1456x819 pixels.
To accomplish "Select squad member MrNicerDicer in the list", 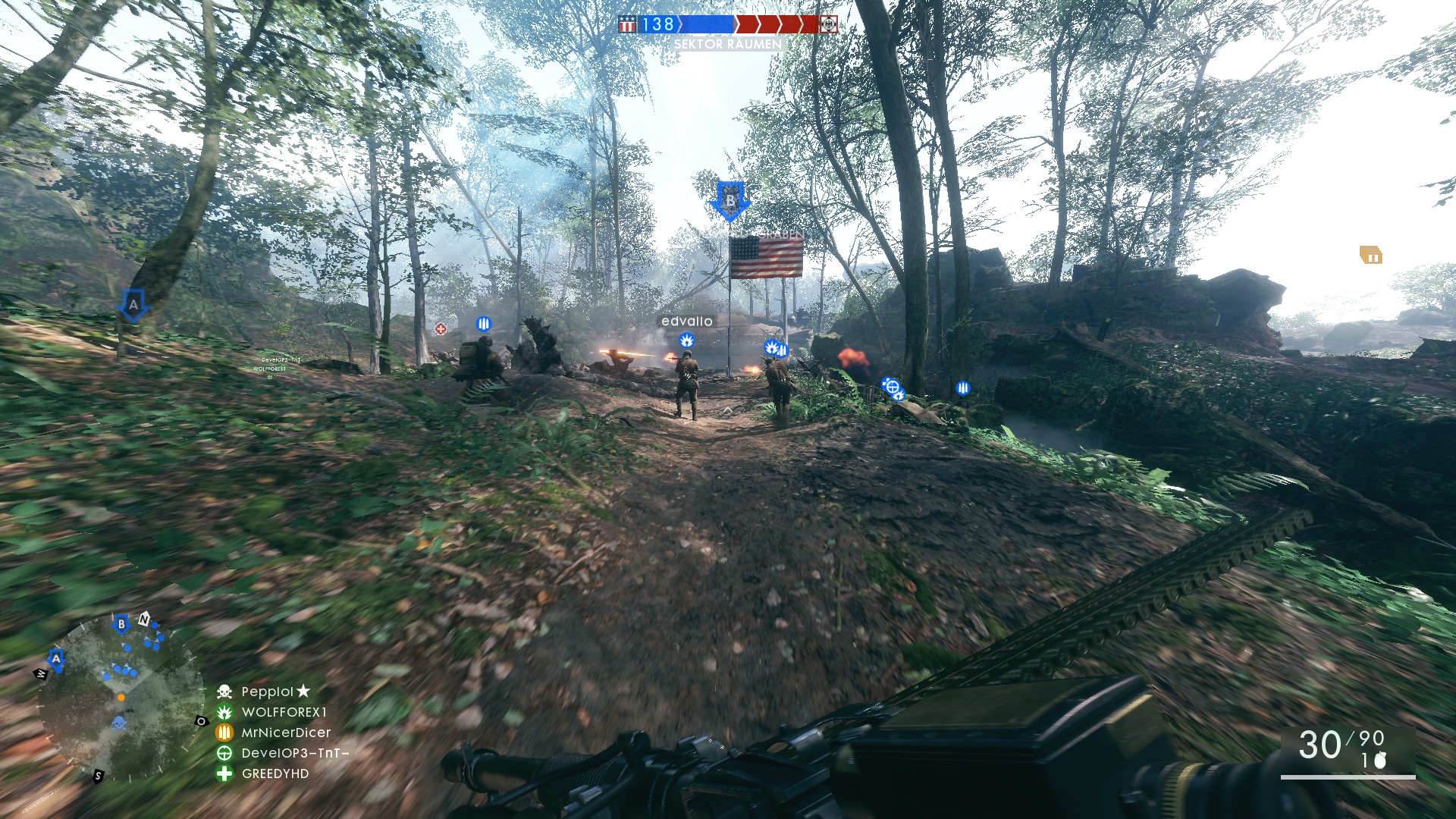I will 286,733.
